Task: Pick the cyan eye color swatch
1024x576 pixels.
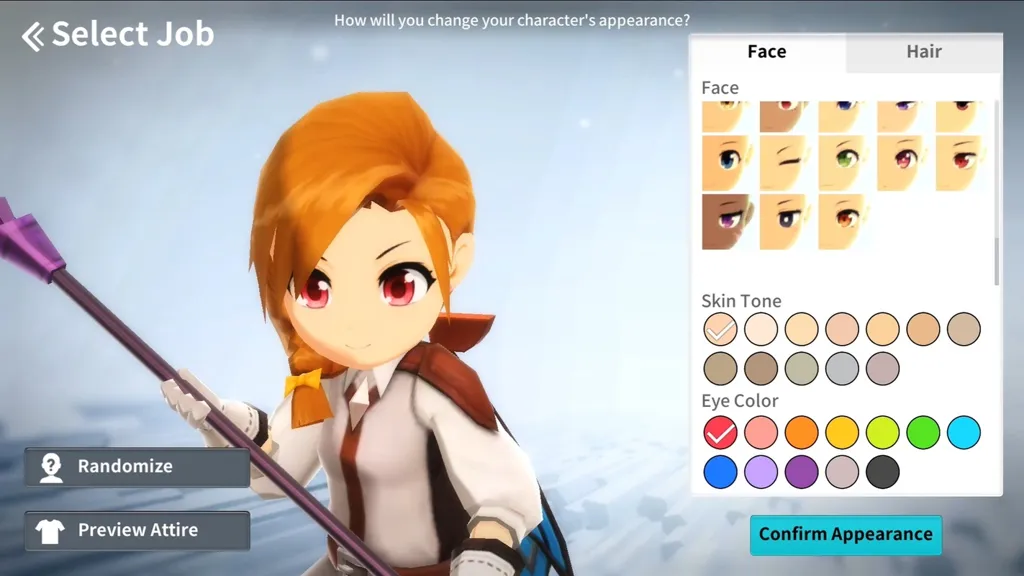Action: pos(964,433)
